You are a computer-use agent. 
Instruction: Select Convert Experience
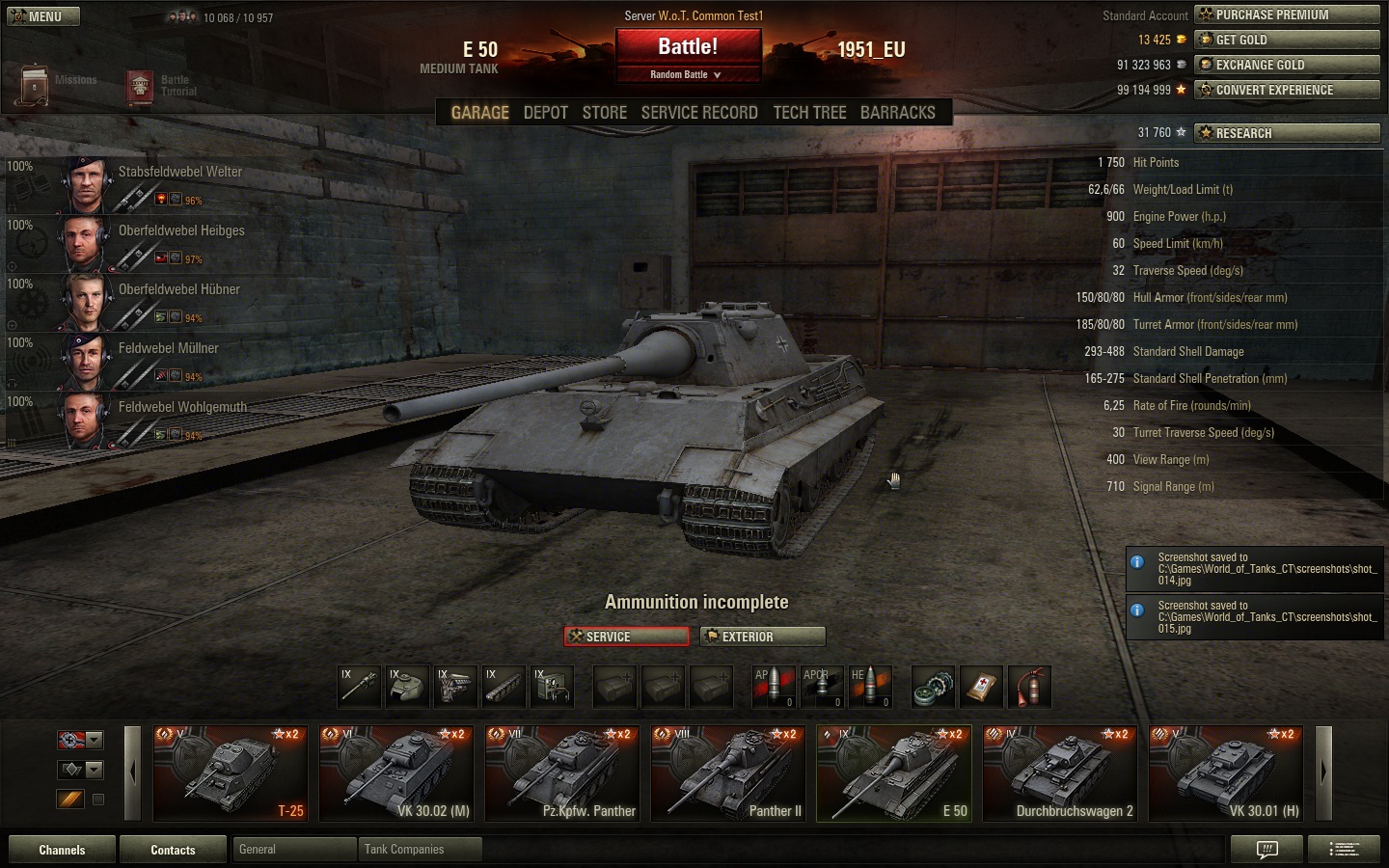tap(1287, 90)
